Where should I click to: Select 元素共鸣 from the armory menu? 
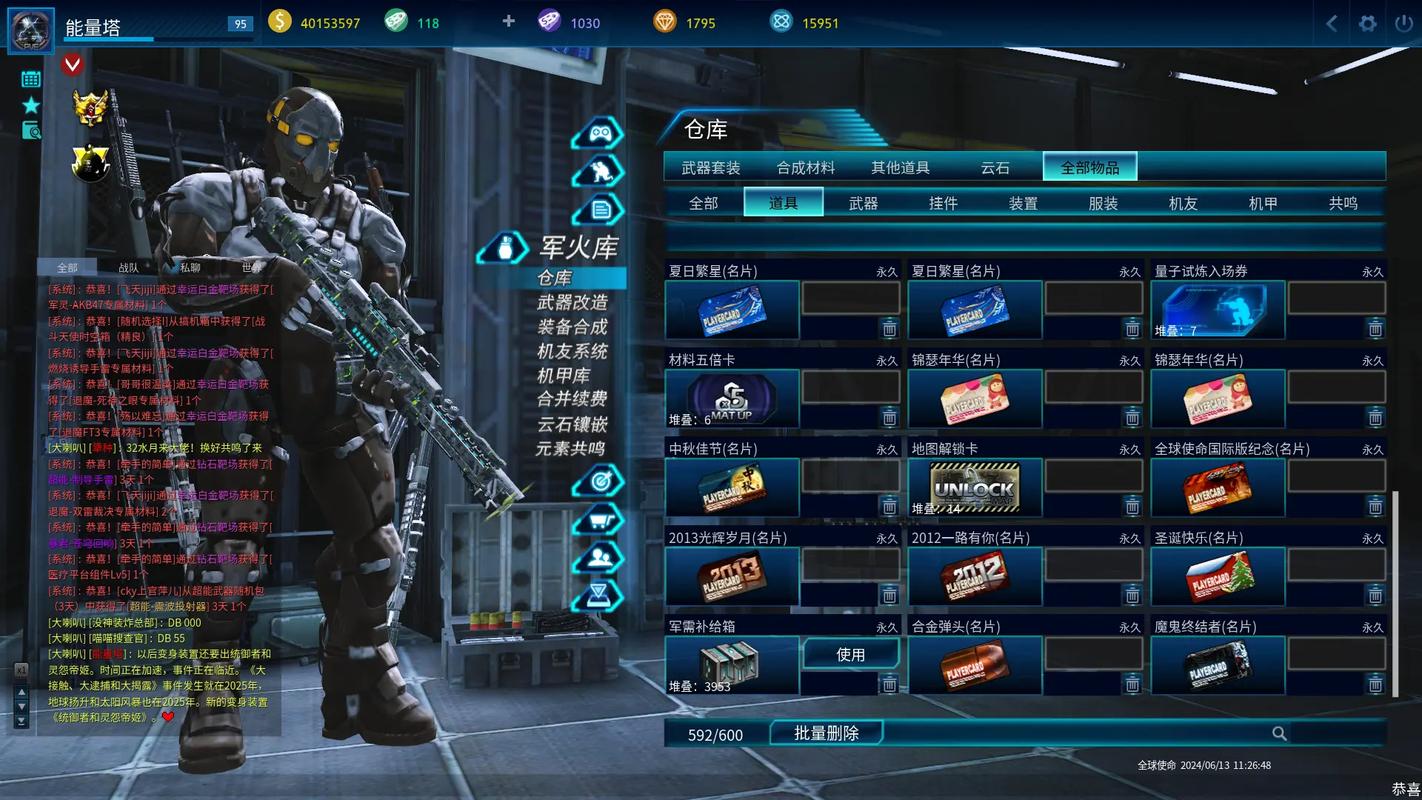point(572,448)
